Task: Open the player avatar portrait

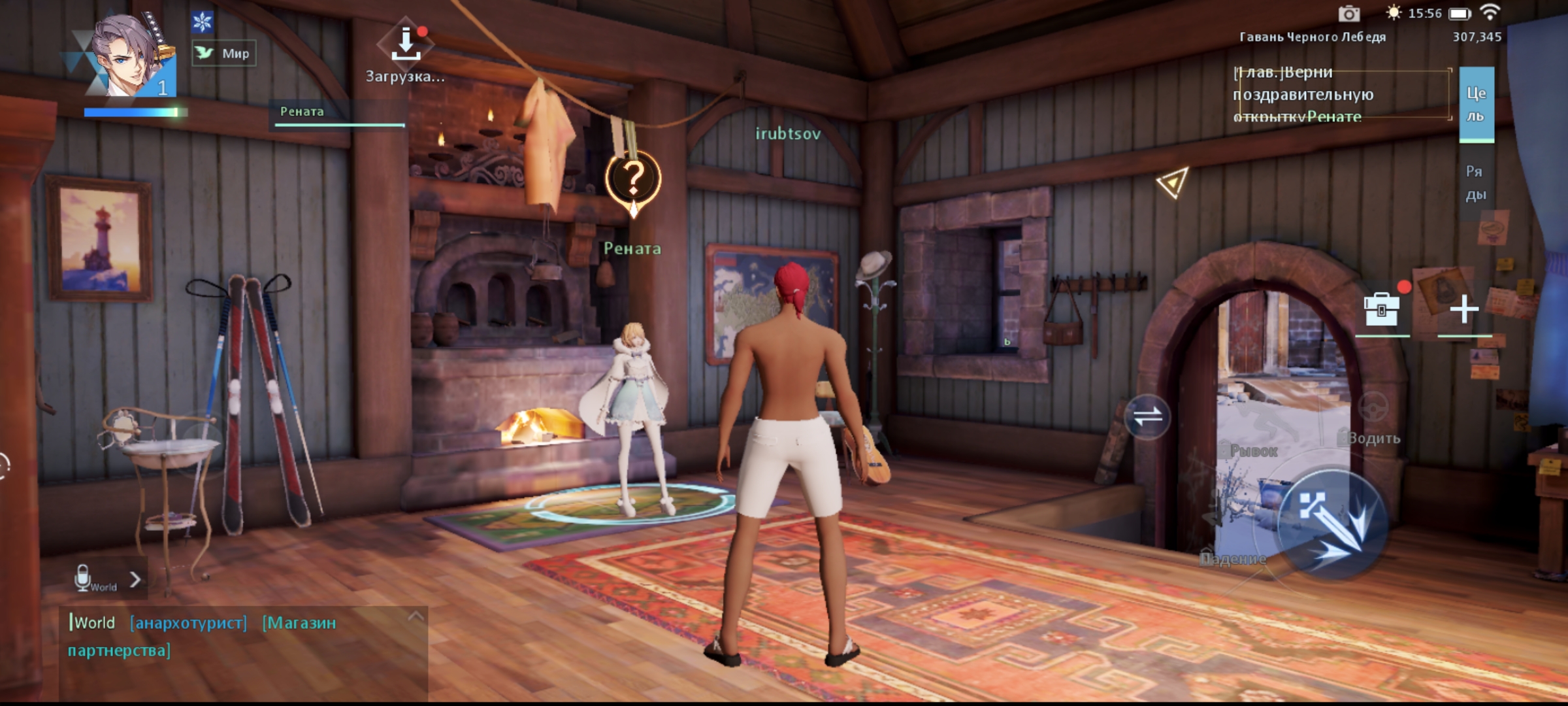Action: [129, 56]
